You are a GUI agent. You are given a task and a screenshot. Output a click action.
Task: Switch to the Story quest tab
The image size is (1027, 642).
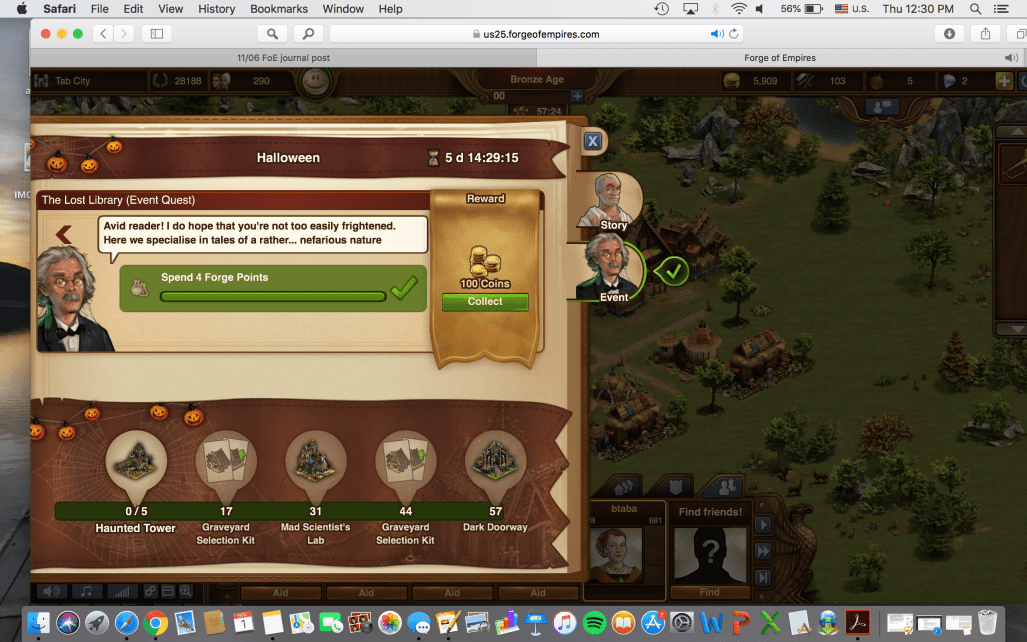(x=610, y=200)
